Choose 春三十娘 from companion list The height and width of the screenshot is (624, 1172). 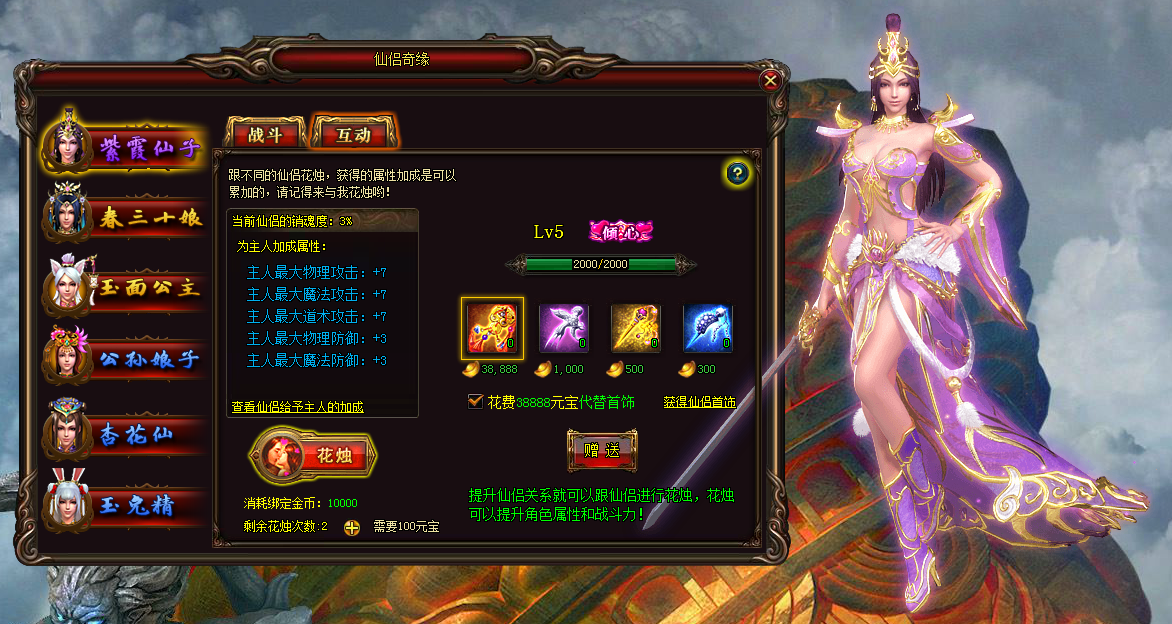pos(124,217)
